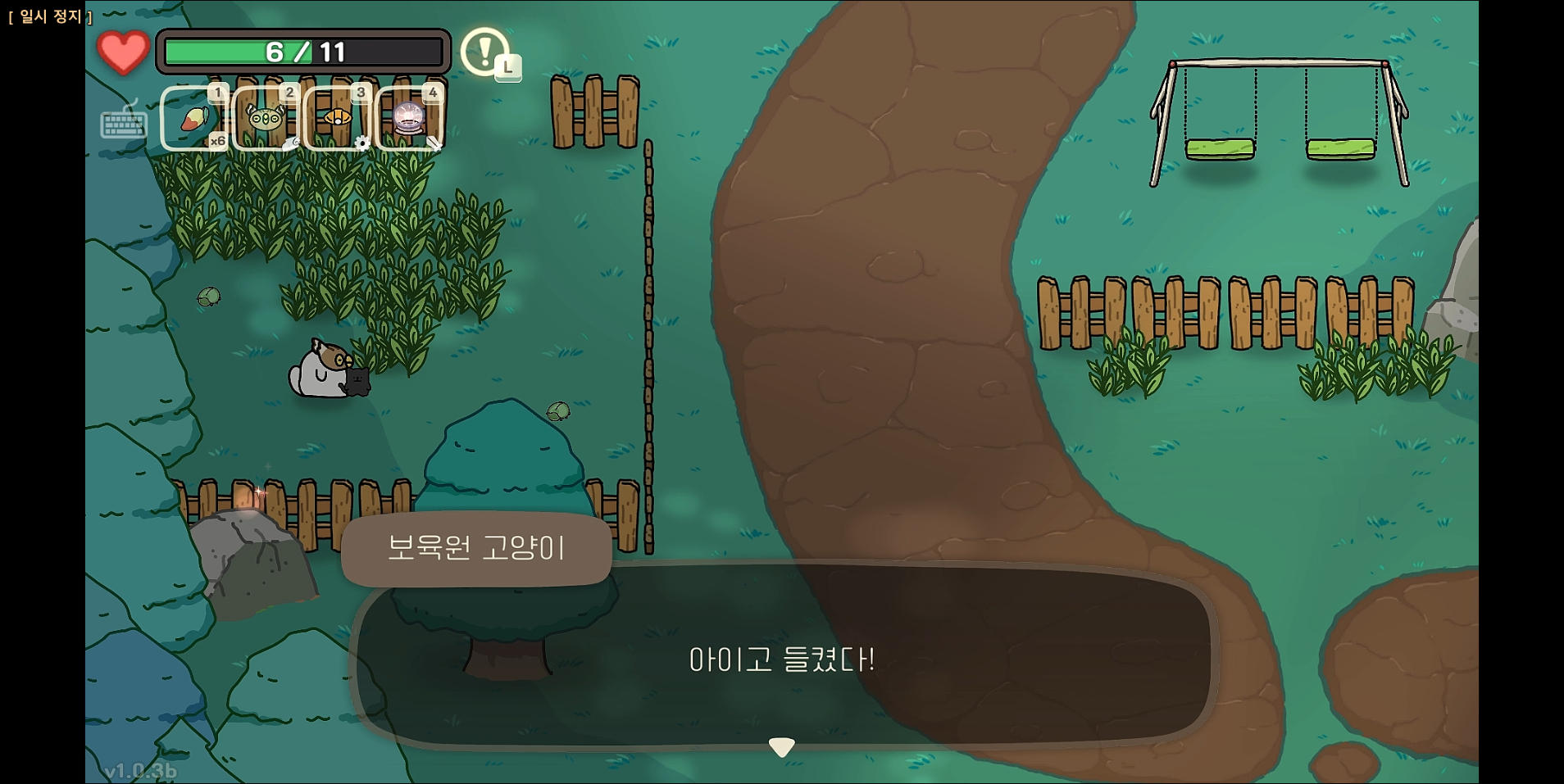This screenshot has height=784, width=1564.
Task: Click the hotkey 1 badge on first slot
Action: coord(218,93)
